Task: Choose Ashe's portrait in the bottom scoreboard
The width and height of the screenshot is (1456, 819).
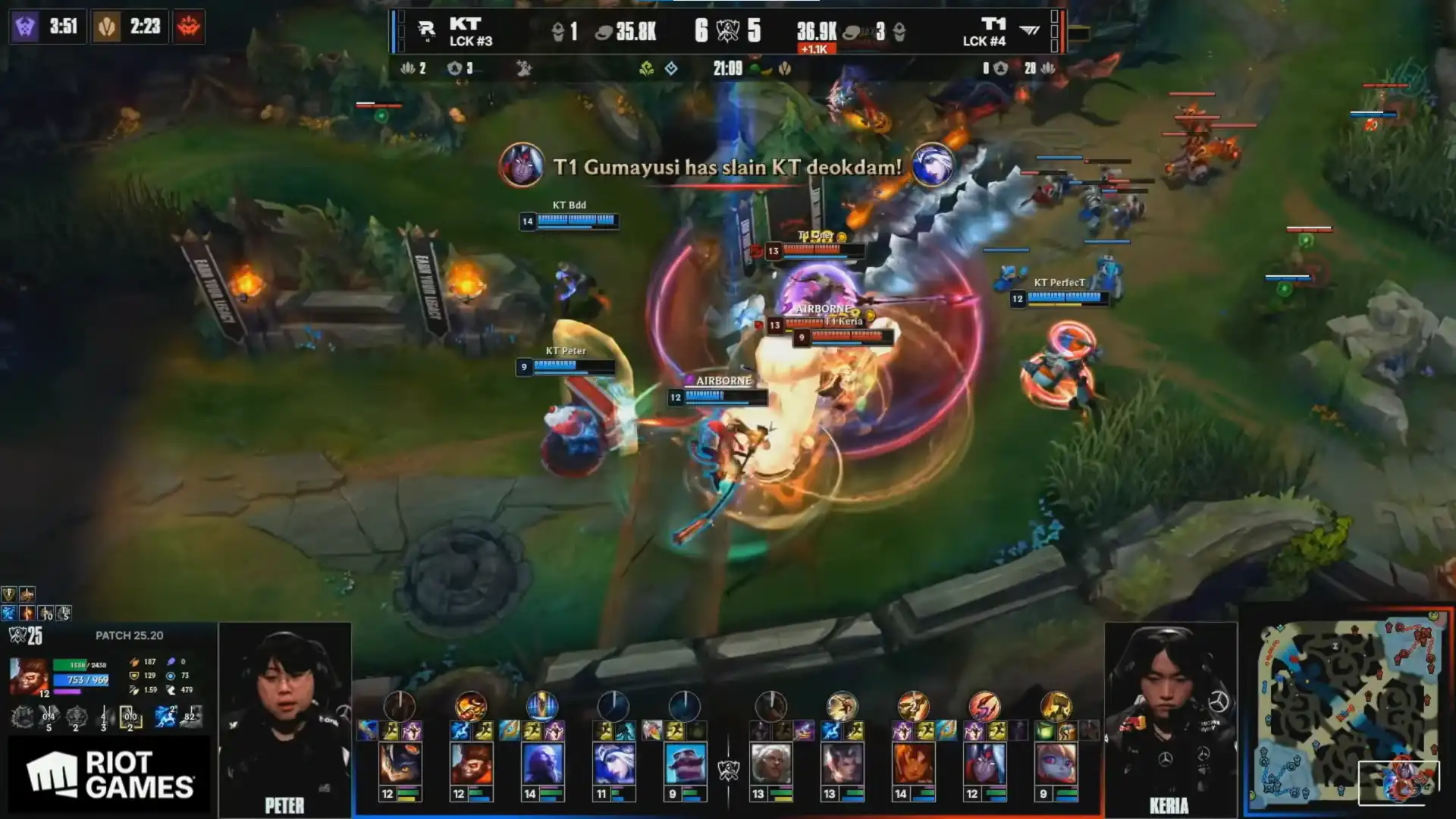Action: click(613, 764)
